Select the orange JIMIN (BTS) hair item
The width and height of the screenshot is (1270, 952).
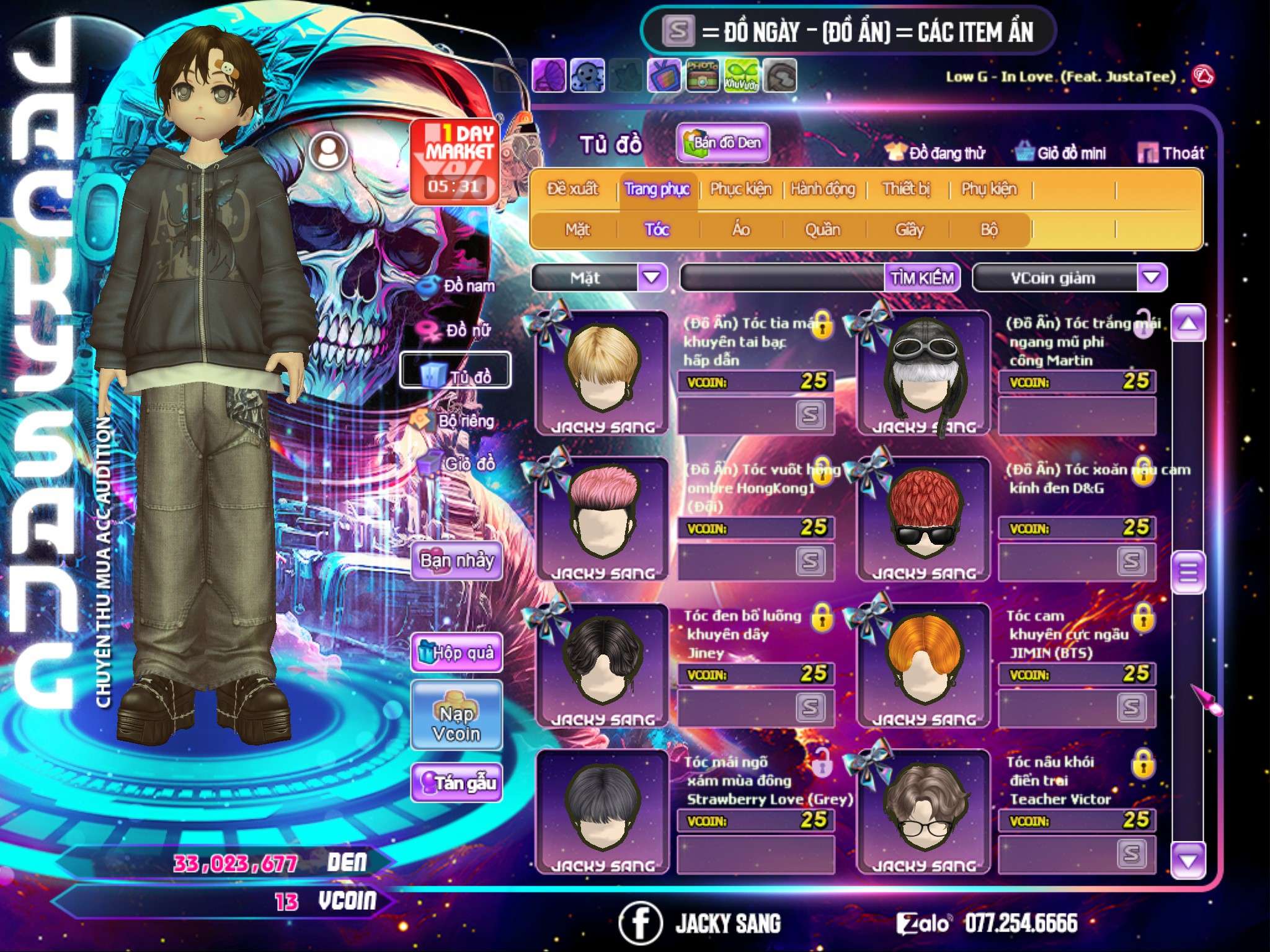[x=924, y=663]
